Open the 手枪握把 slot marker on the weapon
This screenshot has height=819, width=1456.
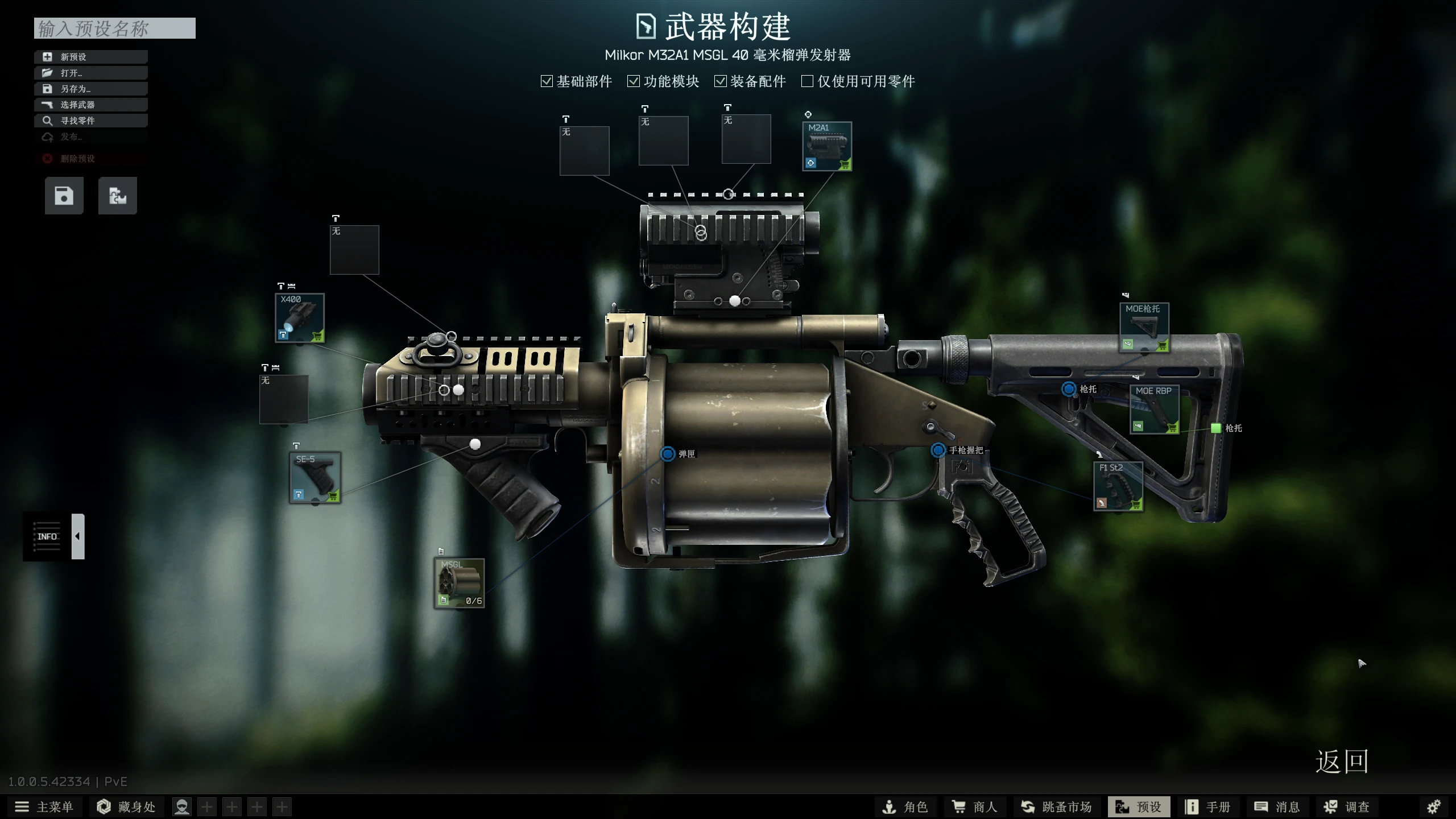(x=938, y=449)
